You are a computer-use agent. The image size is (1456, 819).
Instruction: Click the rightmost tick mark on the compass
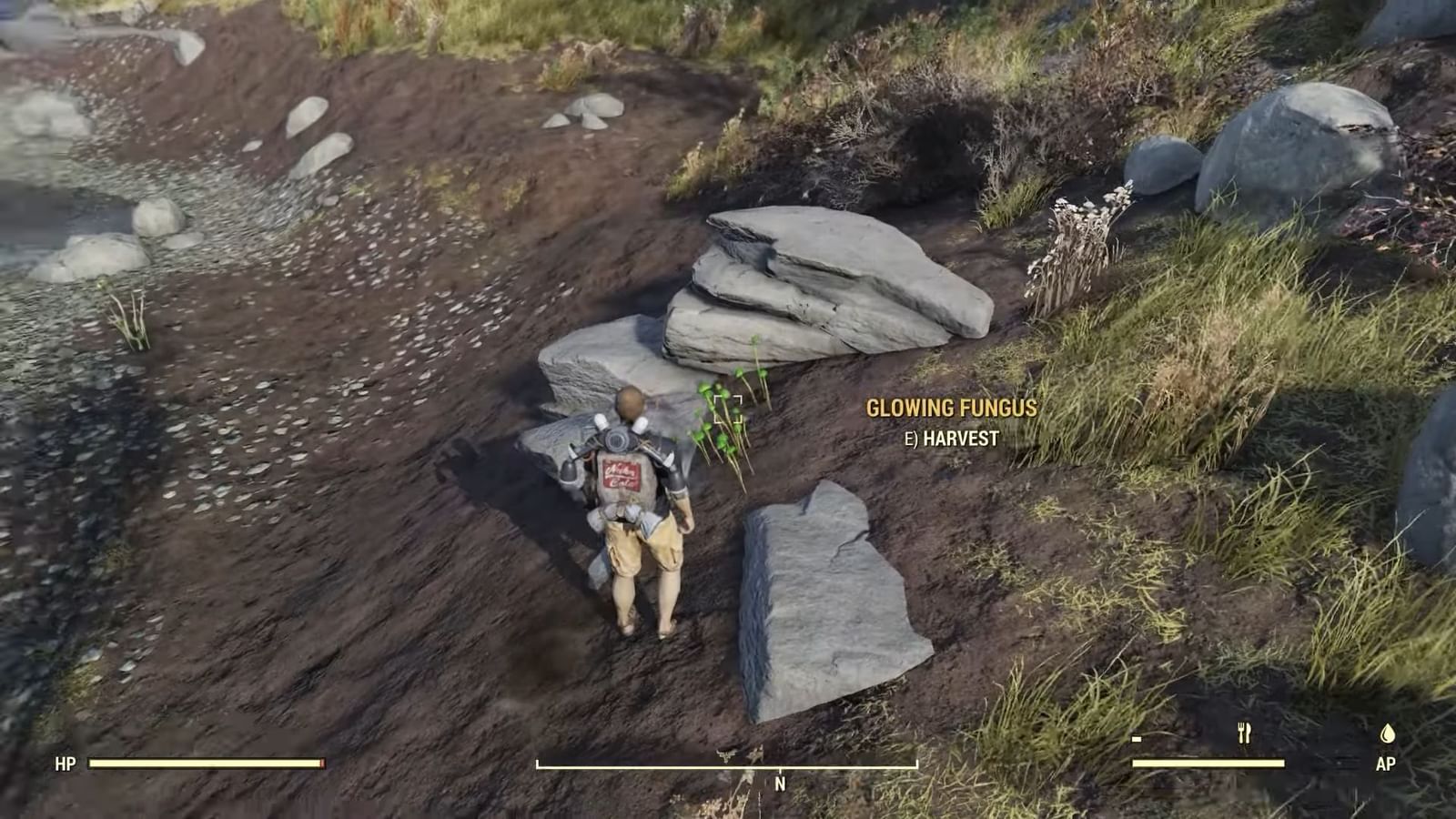tap(915, 764)
